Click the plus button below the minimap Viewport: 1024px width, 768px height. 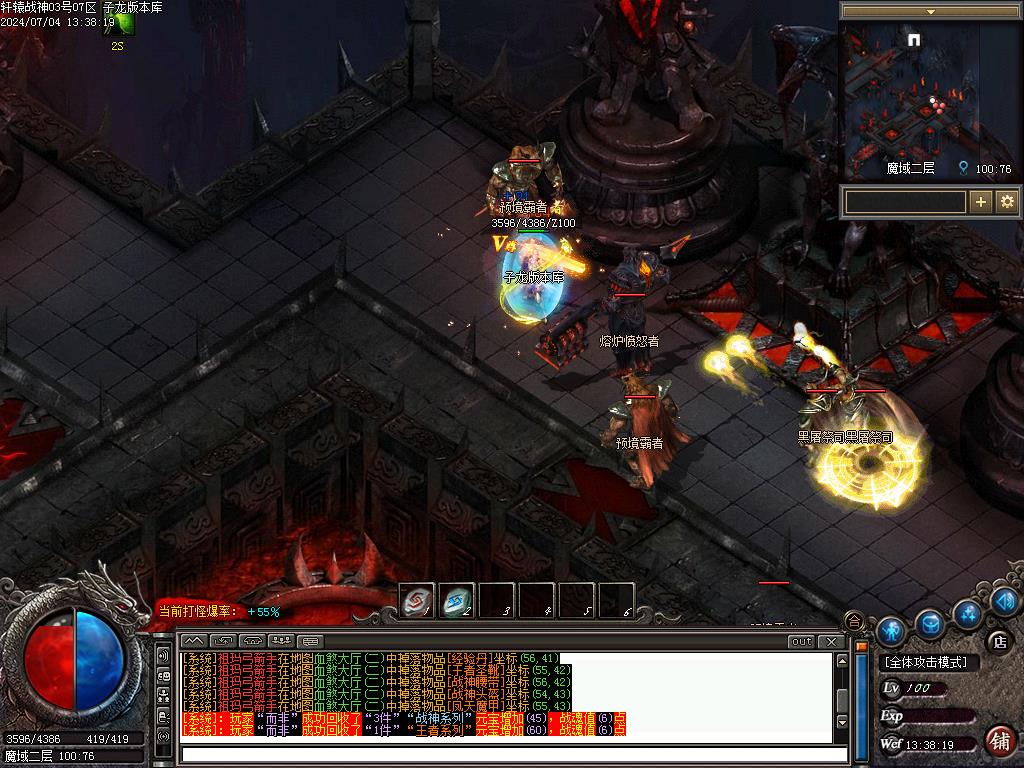[981, 202]
